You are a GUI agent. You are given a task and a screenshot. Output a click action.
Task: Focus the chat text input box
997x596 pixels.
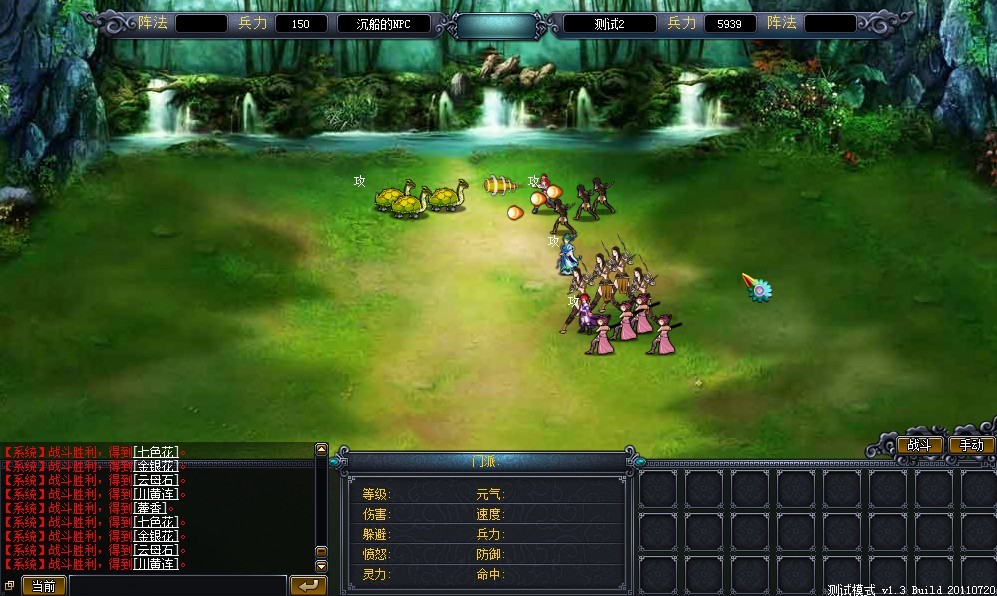178,586
